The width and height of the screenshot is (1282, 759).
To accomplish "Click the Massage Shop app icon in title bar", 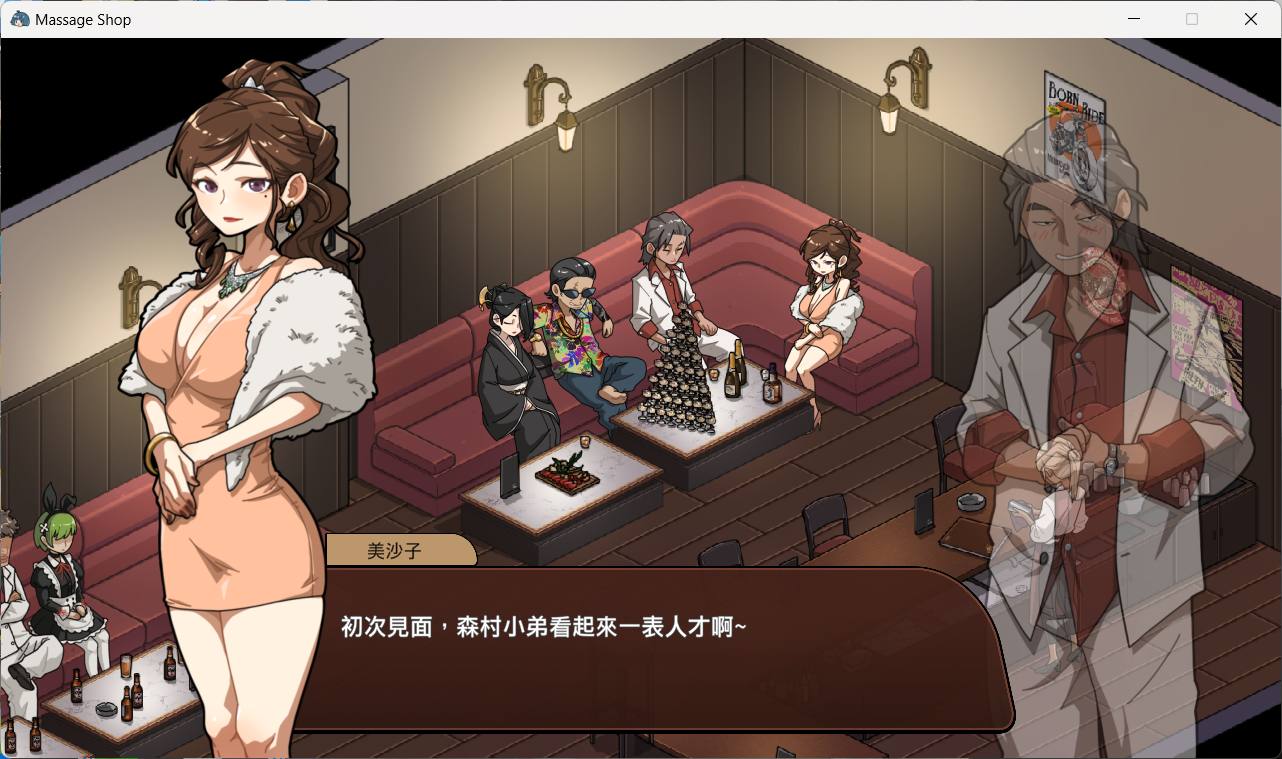I will point(18,18).
